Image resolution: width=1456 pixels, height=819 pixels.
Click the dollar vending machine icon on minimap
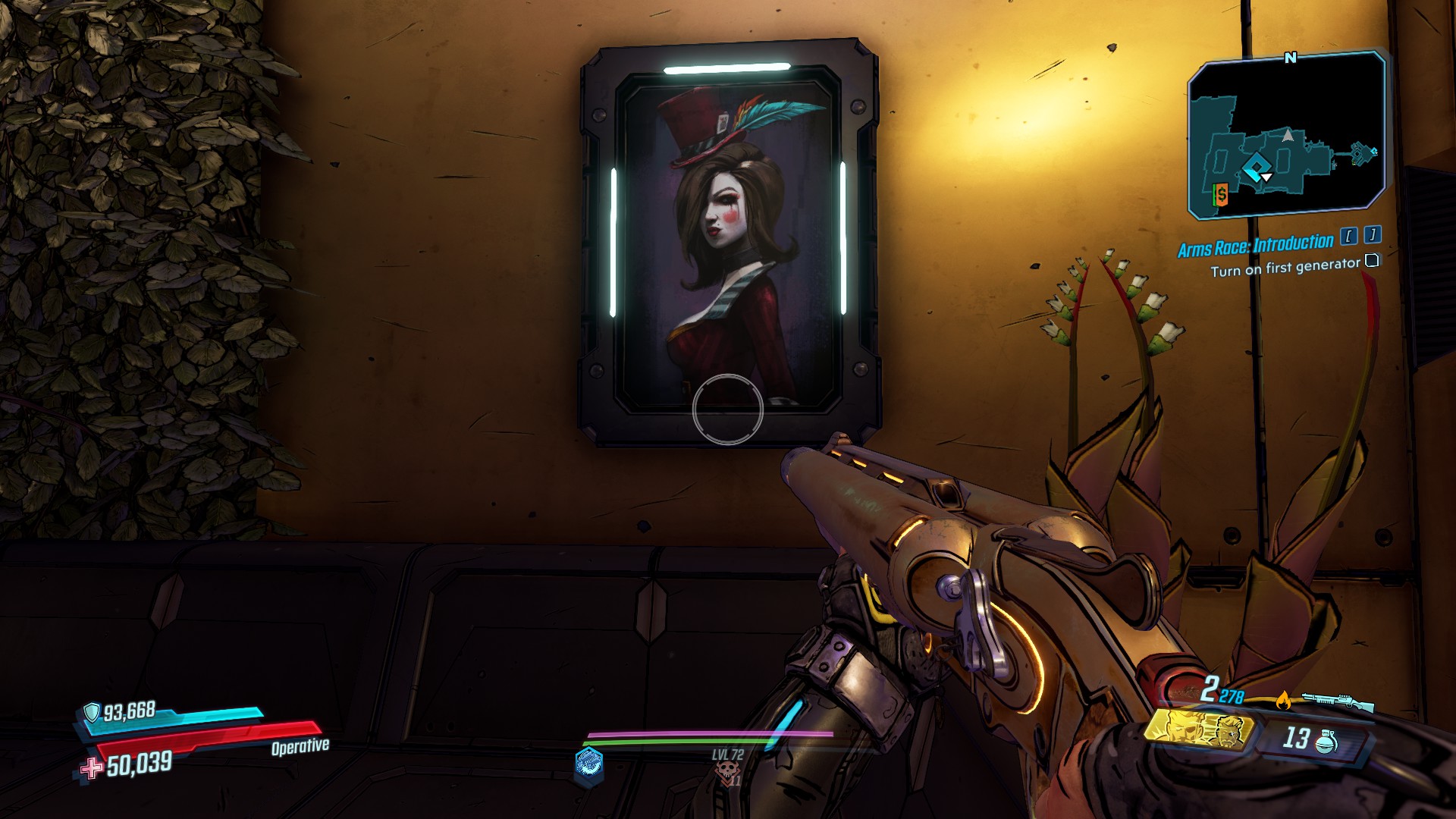tap(1222, 194)
